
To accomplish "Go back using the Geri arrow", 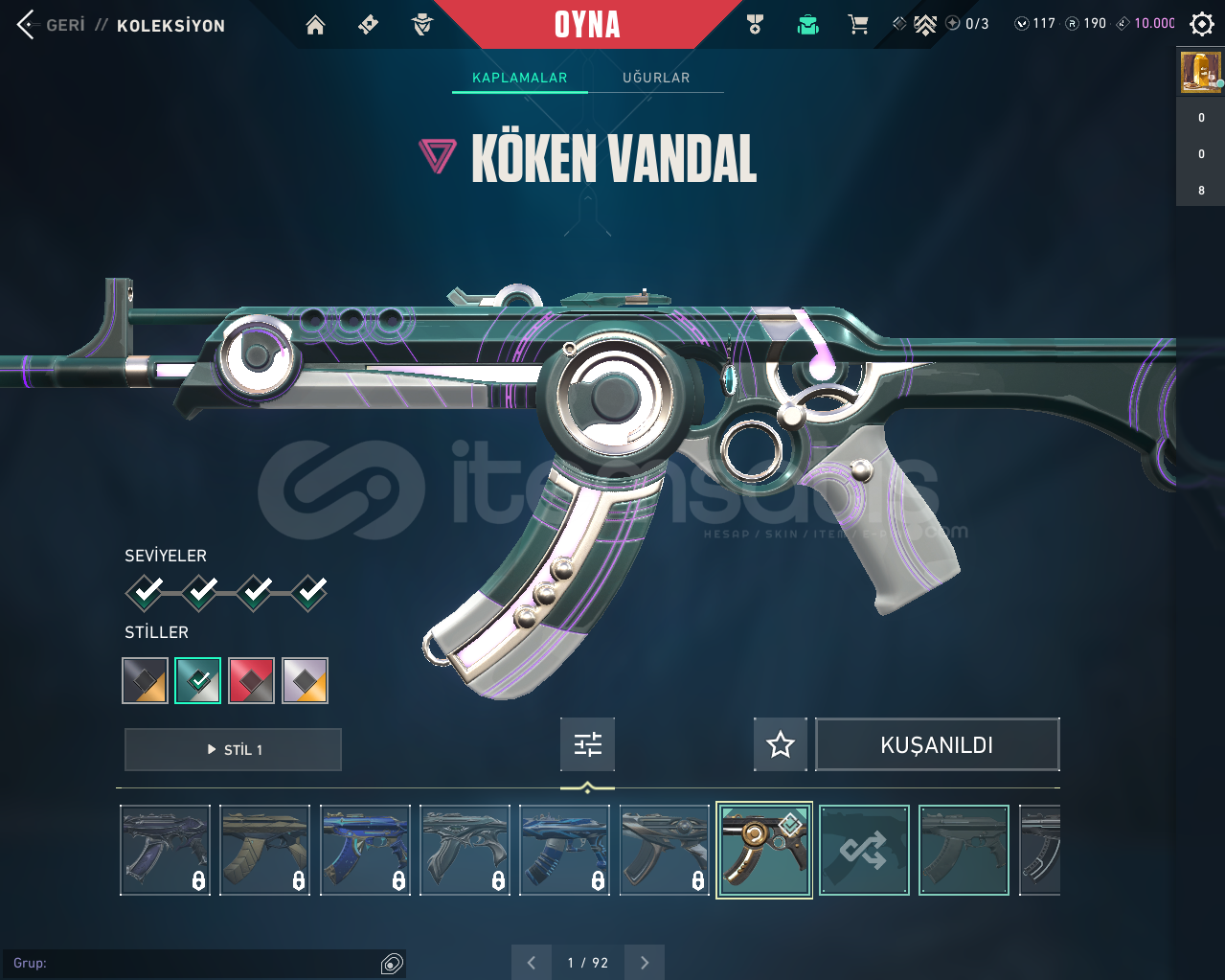I will click(27, 25).
